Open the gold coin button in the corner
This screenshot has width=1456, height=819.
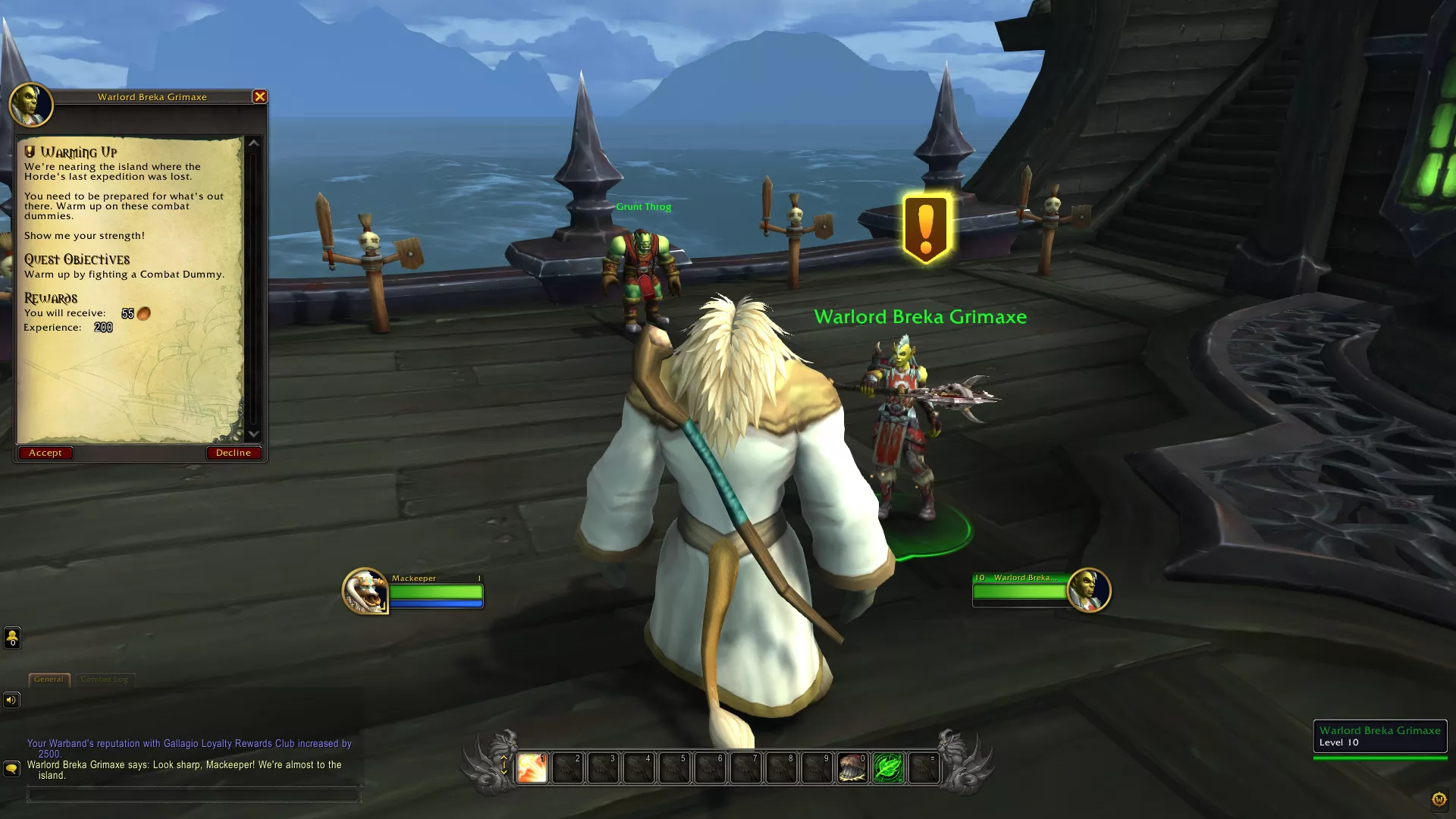[1439, 799]
